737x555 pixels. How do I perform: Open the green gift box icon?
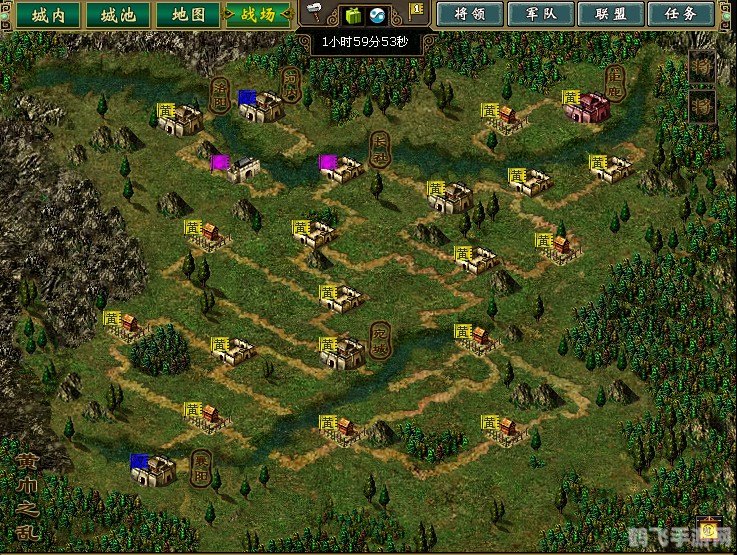(x=352, y=15)
